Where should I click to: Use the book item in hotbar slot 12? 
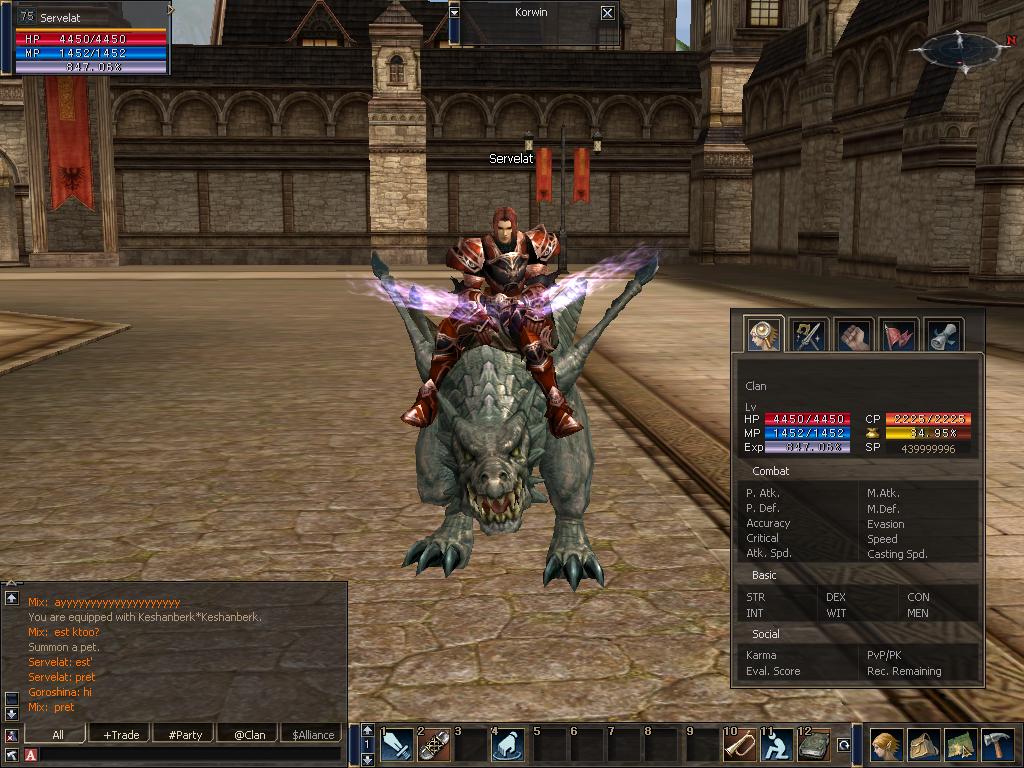tap(814, 746)
